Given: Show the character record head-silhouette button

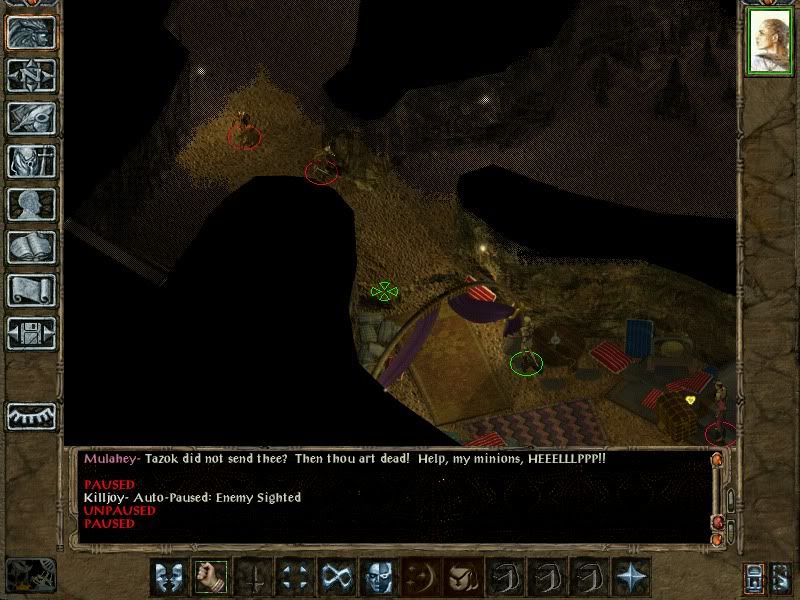Looking at the screenshot, I should (x=32, y=205).
